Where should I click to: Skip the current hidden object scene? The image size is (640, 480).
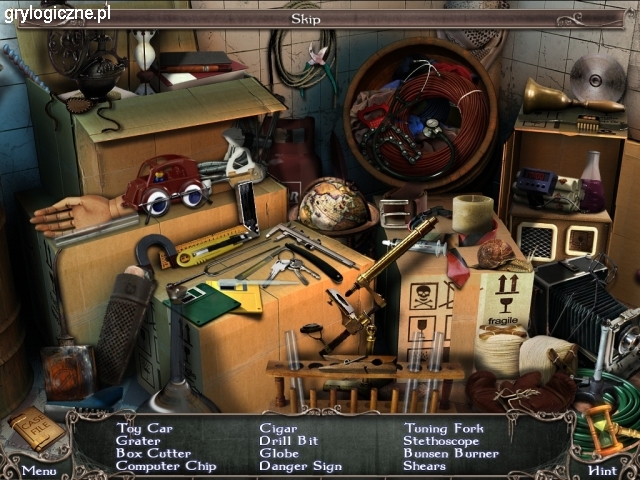305,18
